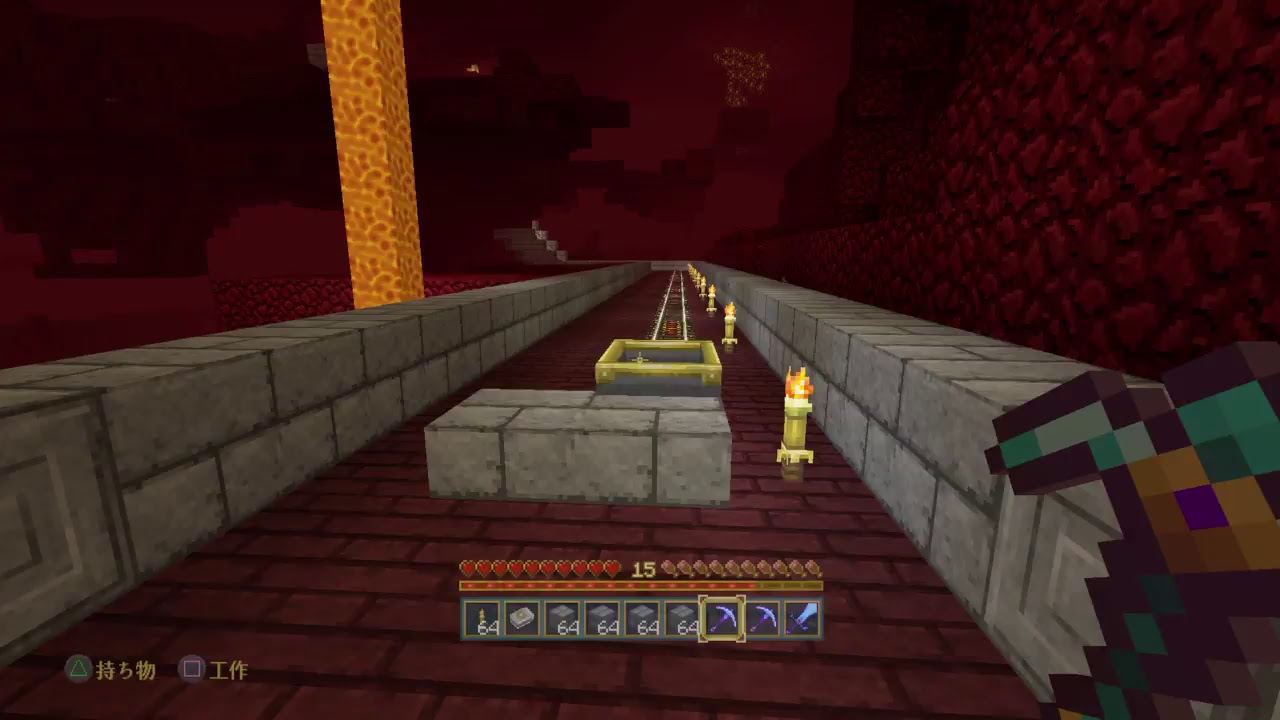Open the 工作 crafting via its label
1280x720 pixels.
pyautogui.click(x=232, y=672)
